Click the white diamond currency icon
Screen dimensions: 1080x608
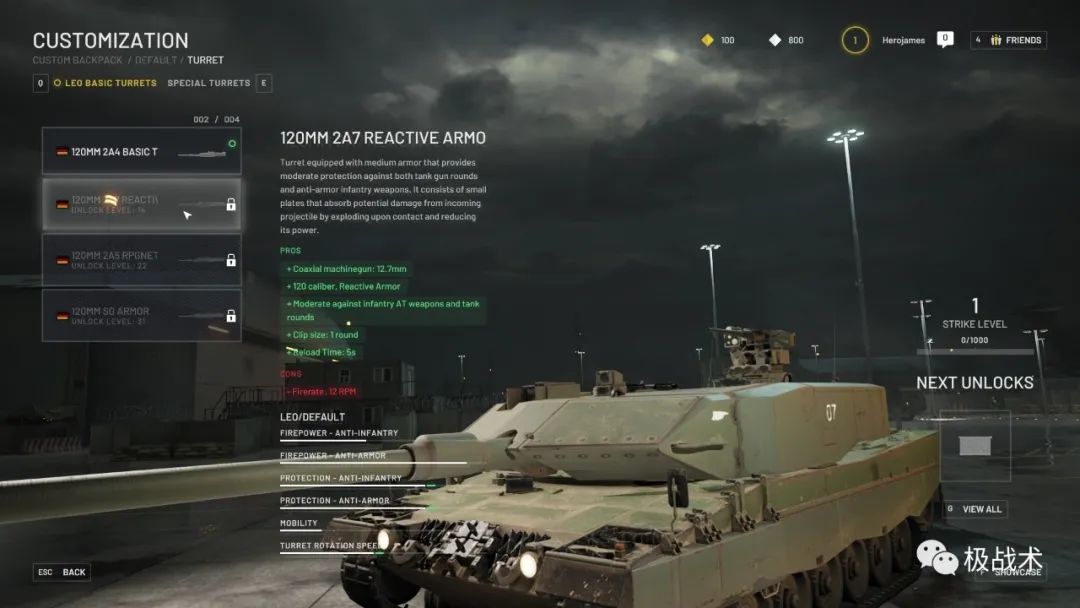point(775,40)
